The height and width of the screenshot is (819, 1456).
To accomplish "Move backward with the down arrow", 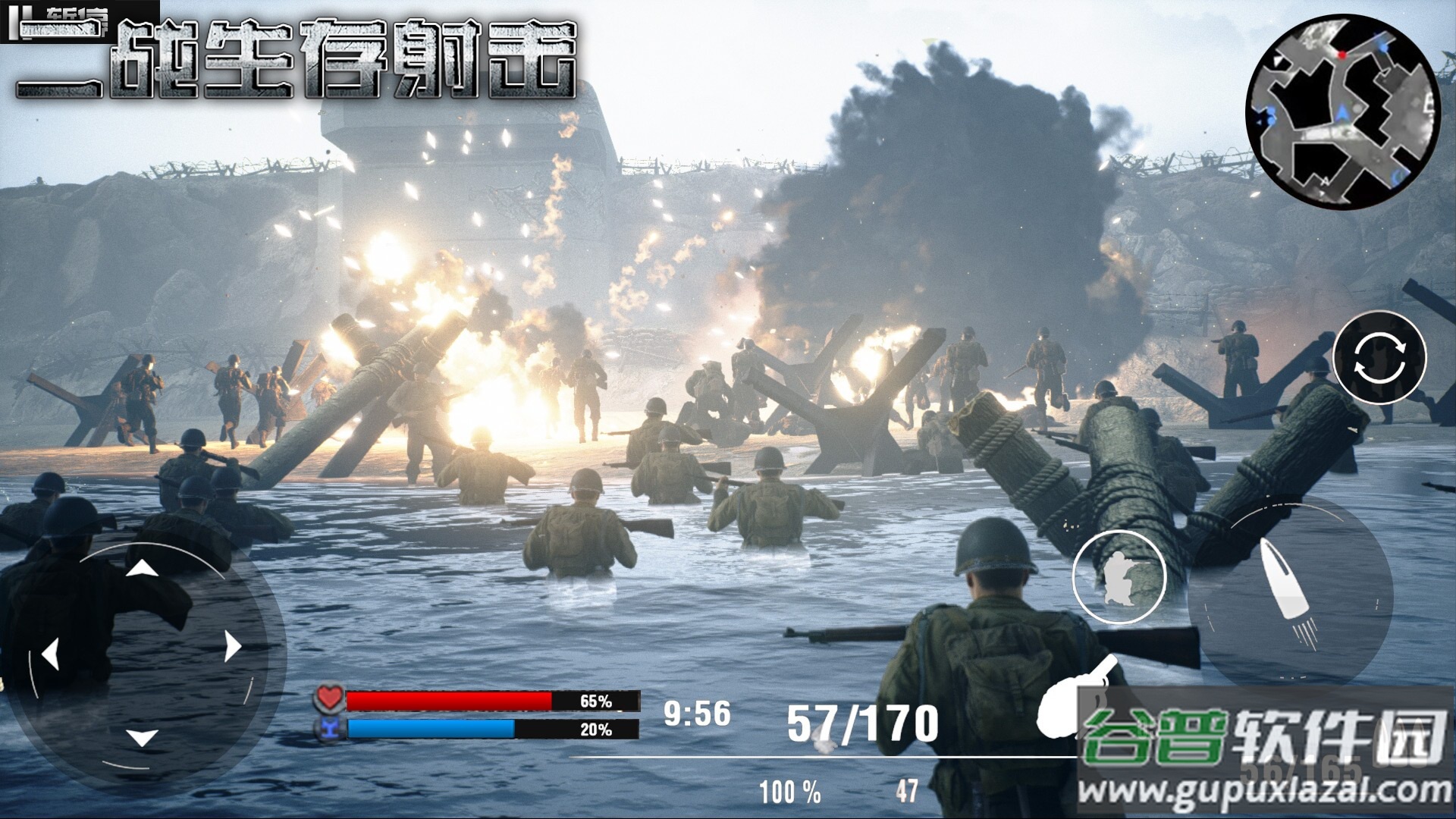I will 141,736.
